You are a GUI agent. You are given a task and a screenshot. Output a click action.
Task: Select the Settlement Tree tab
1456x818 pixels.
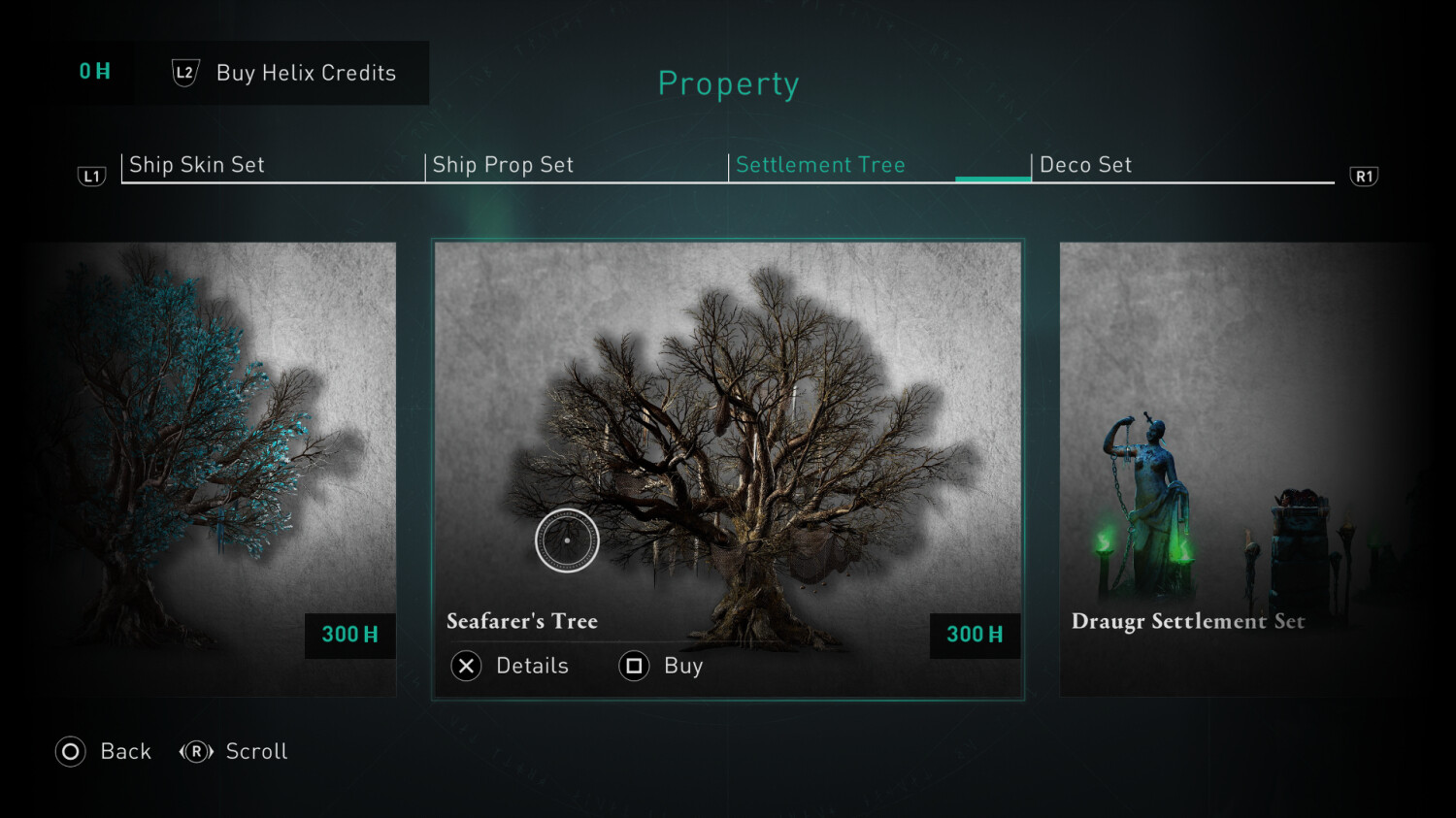click(x=820, y=165)
